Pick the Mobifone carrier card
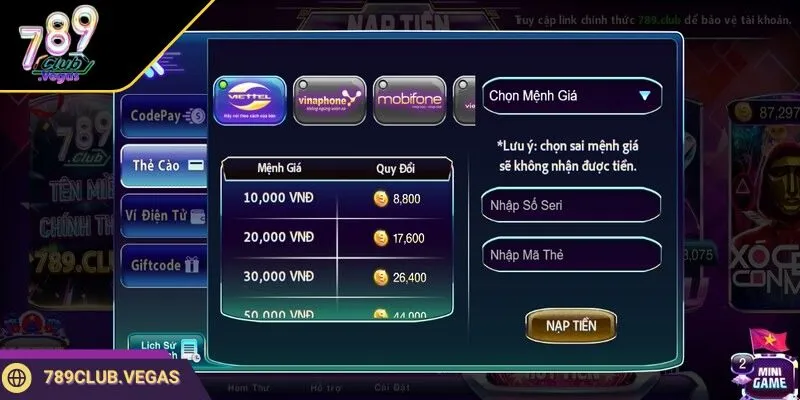Image resolution: width=800 pixels, height=400 pixels. point(409,100)
